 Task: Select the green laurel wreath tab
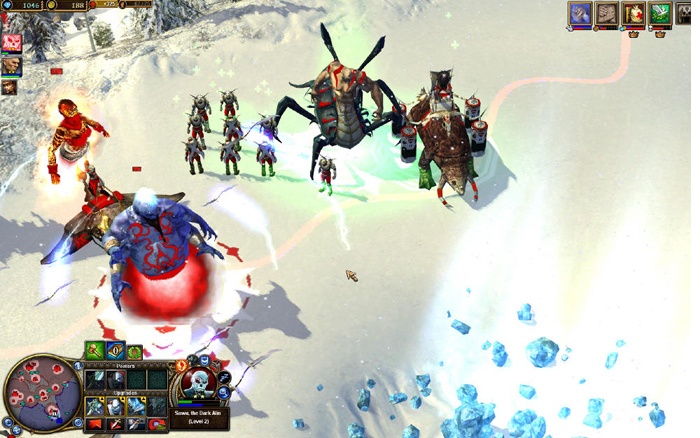[133, 352]
